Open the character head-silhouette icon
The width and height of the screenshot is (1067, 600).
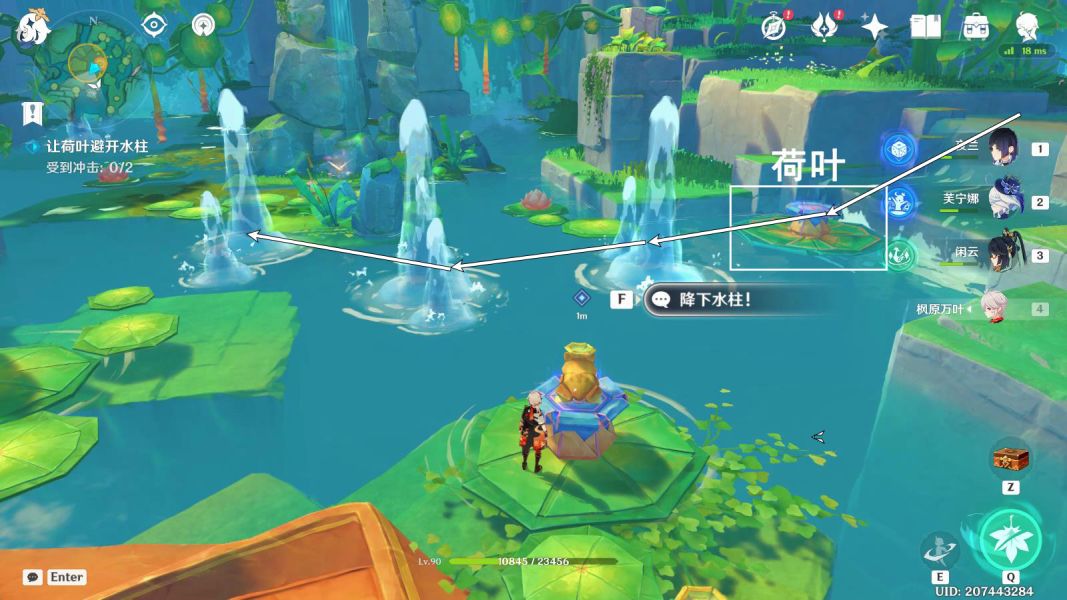click(1027, 27)
